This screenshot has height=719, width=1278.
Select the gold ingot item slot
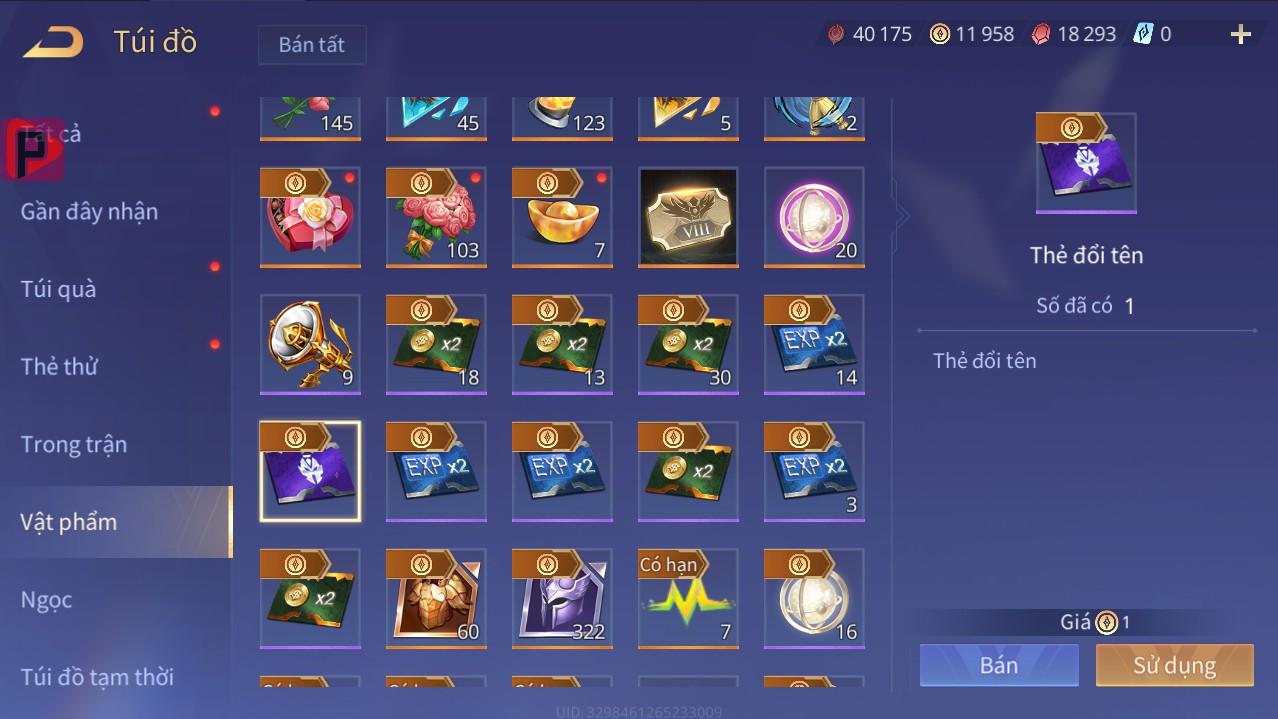tap(562, 217)
